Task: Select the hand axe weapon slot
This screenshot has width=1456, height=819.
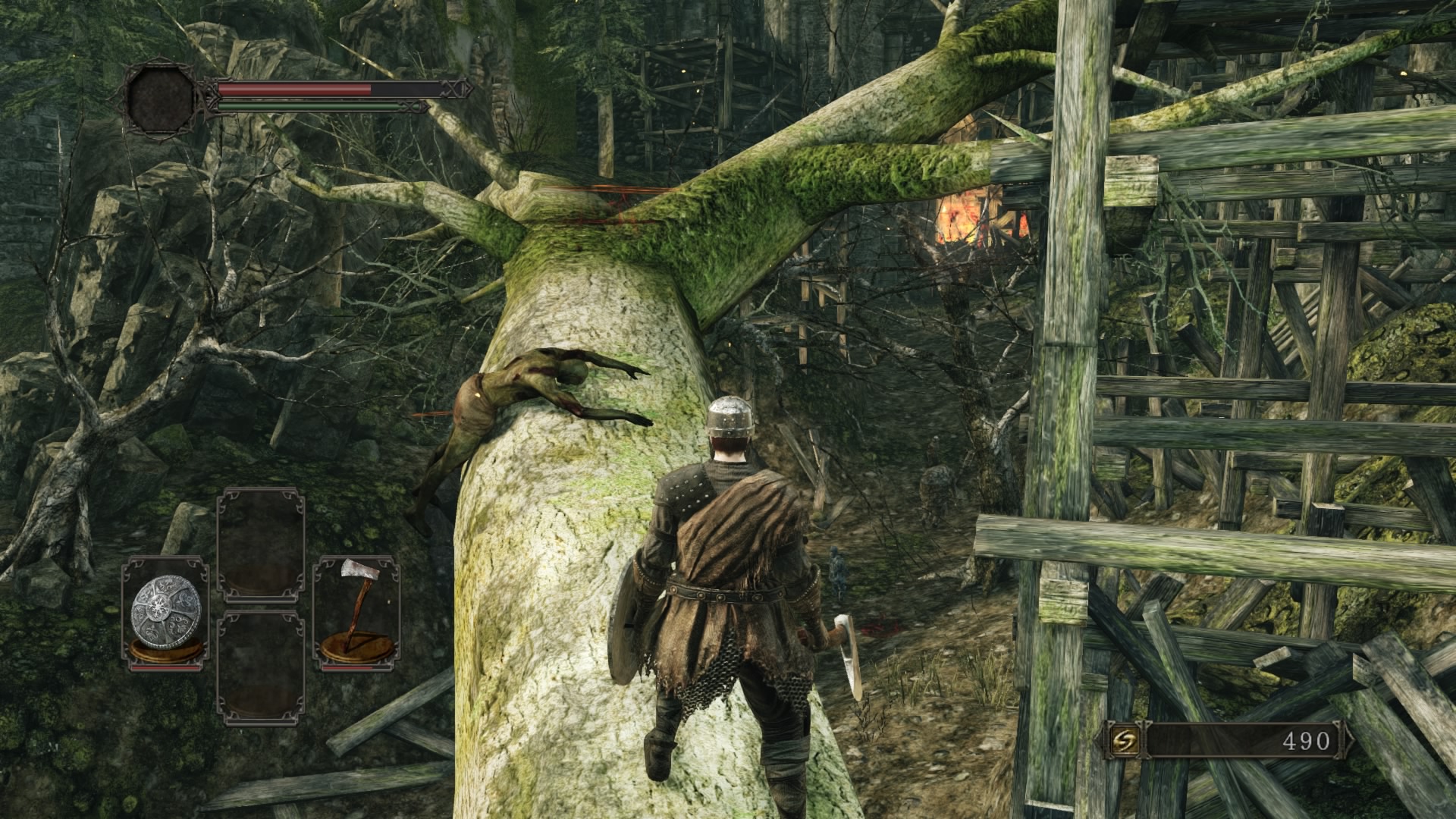Action: 357,613
